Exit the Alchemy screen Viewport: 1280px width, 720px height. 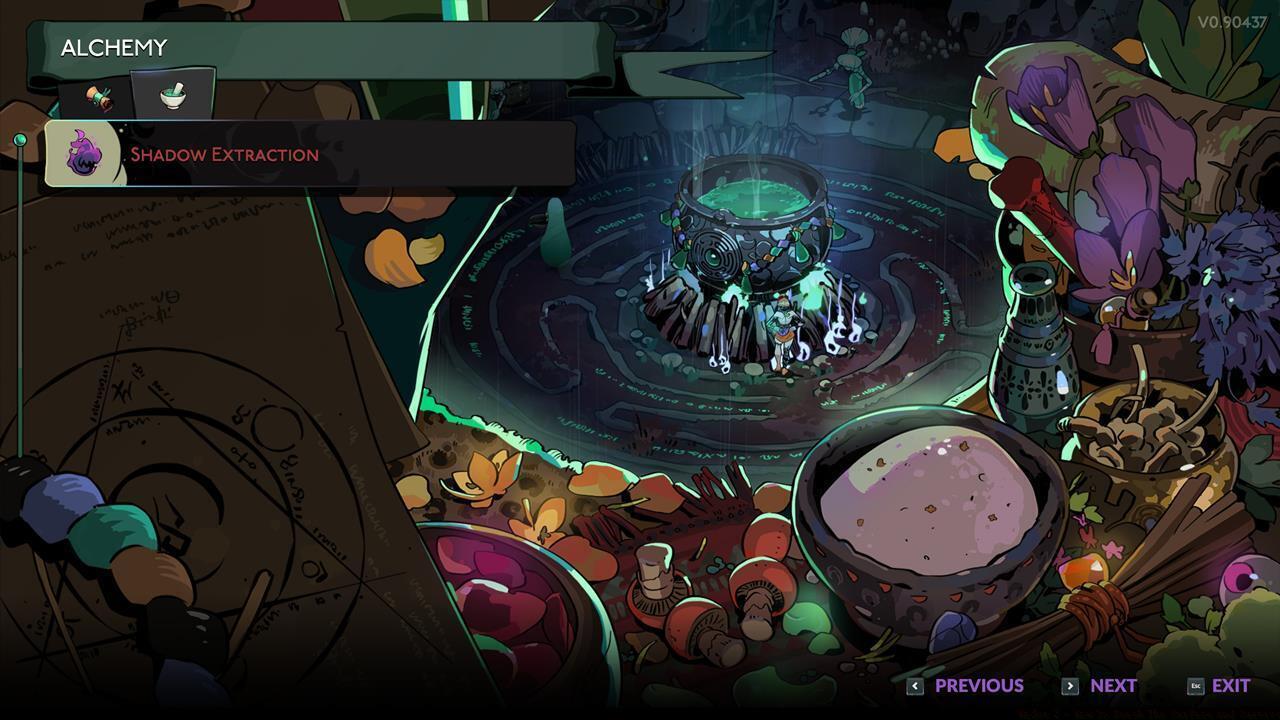click(x=1220, y=686)
